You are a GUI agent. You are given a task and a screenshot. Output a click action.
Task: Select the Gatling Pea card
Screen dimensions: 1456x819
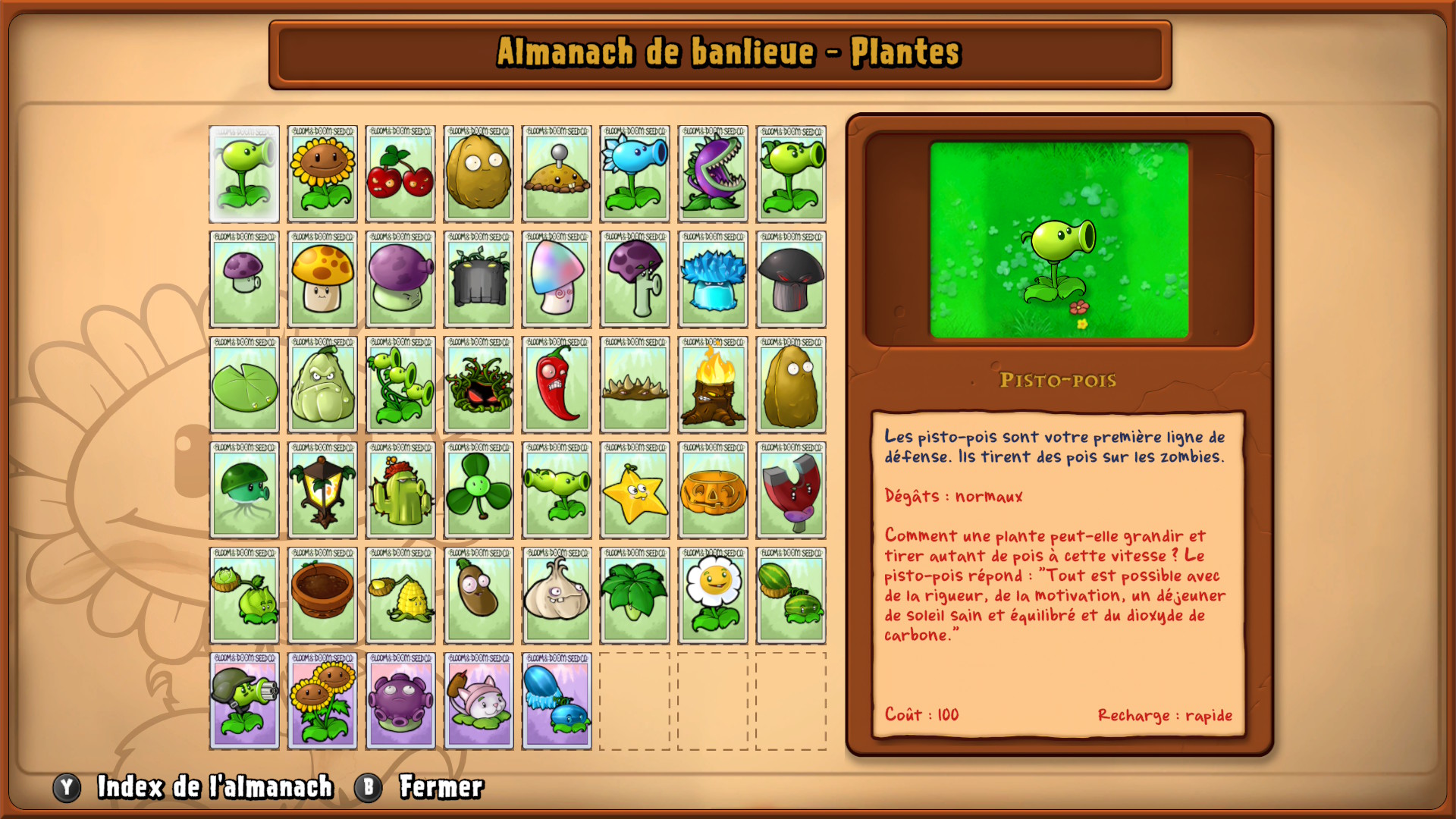[x=244, y=701]
